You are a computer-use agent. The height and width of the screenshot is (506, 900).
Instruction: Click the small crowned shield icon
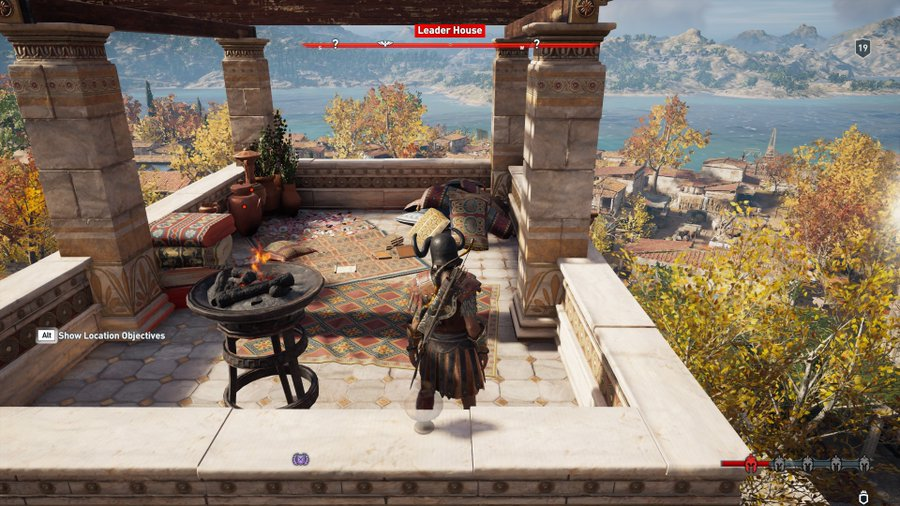point(863,495)
